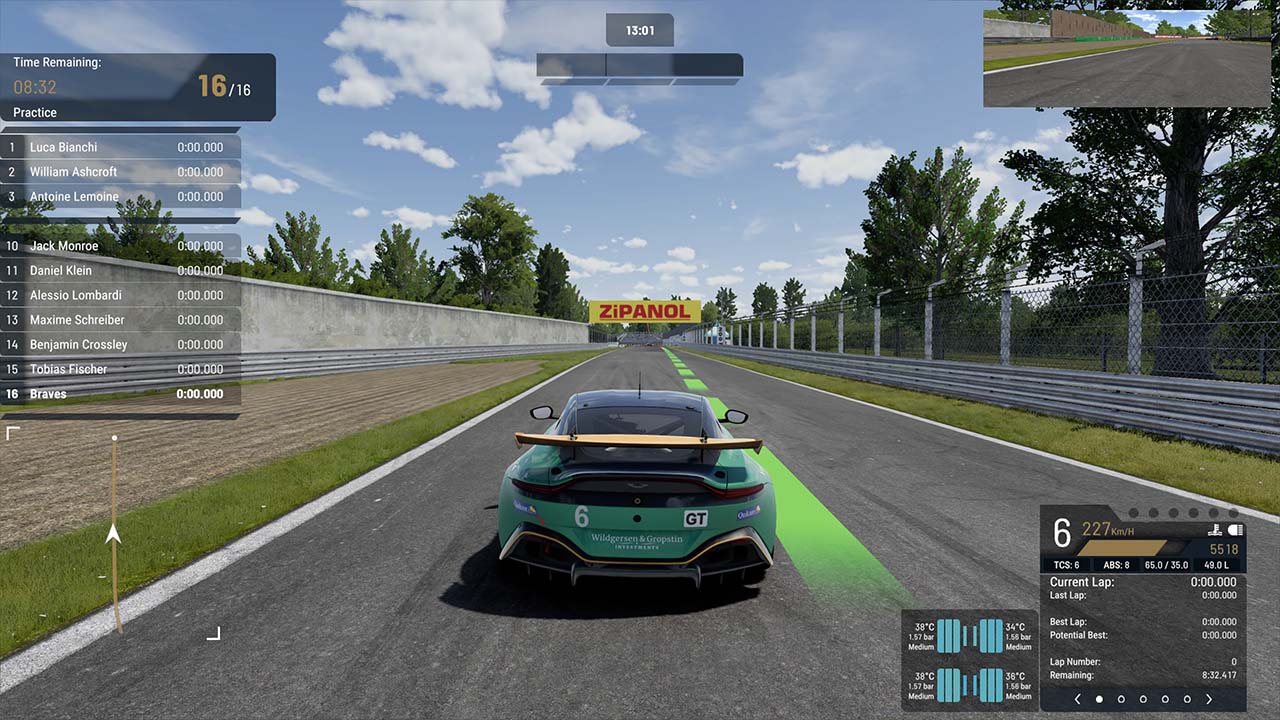The width and height of the screenshot is (1280, 720).
Task: Choose Antoine Lemoine's leaderboard row
Action: (x=120, y=197)
